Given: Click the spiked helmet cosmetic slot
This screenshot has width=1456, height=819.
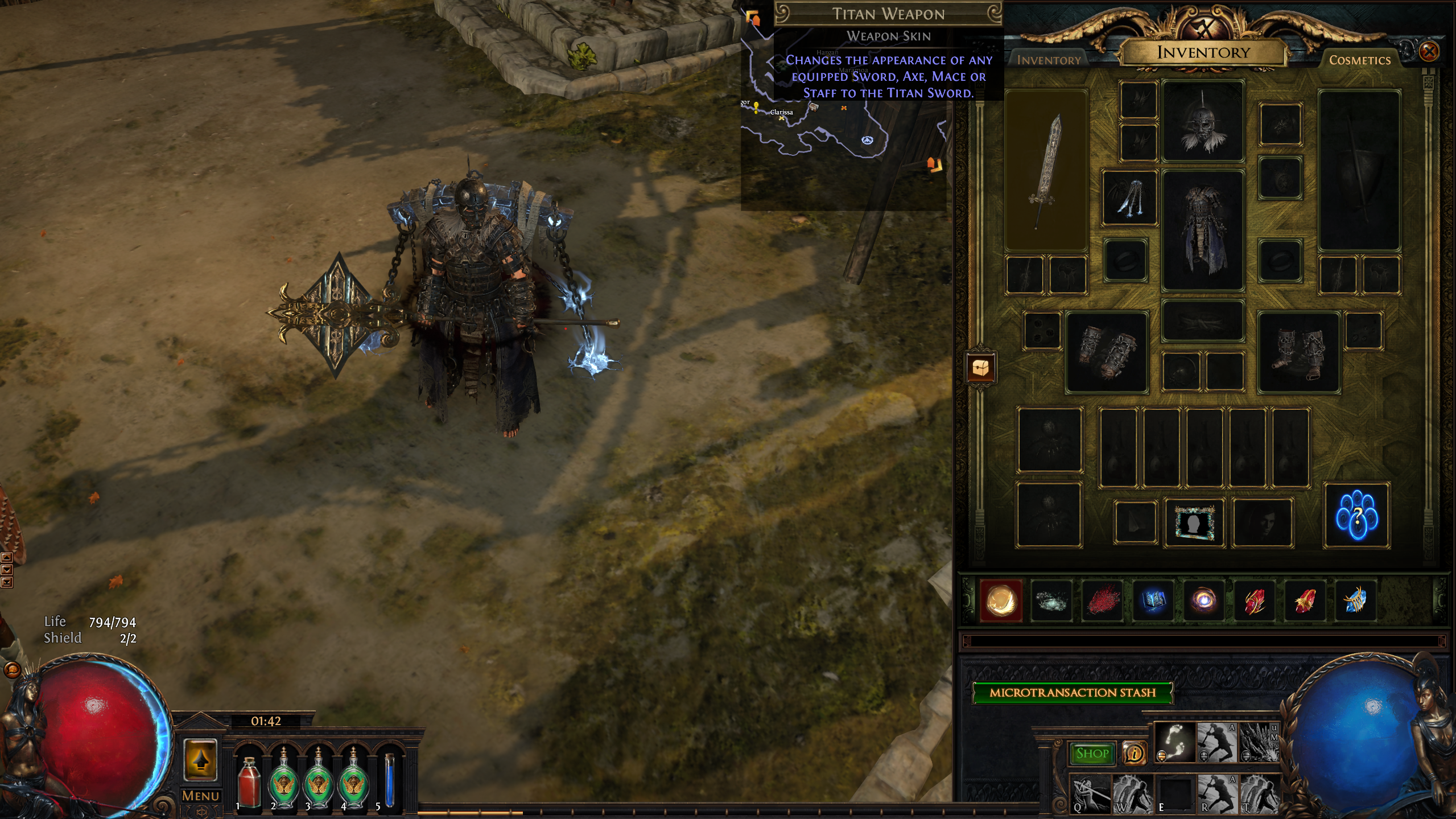Looking at the screenshot, I should click(1203, 121).
